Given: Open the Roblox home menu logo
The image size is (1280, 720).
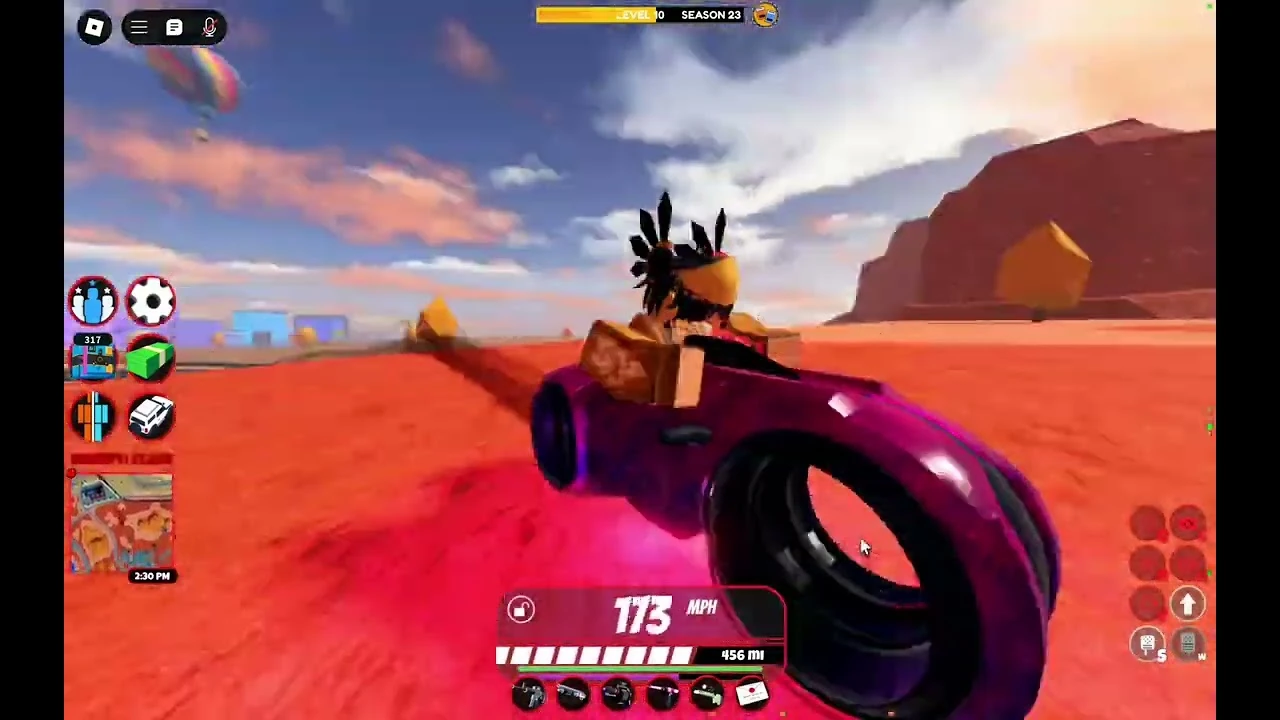Looking at the screenshot, I should pos(93,27).
